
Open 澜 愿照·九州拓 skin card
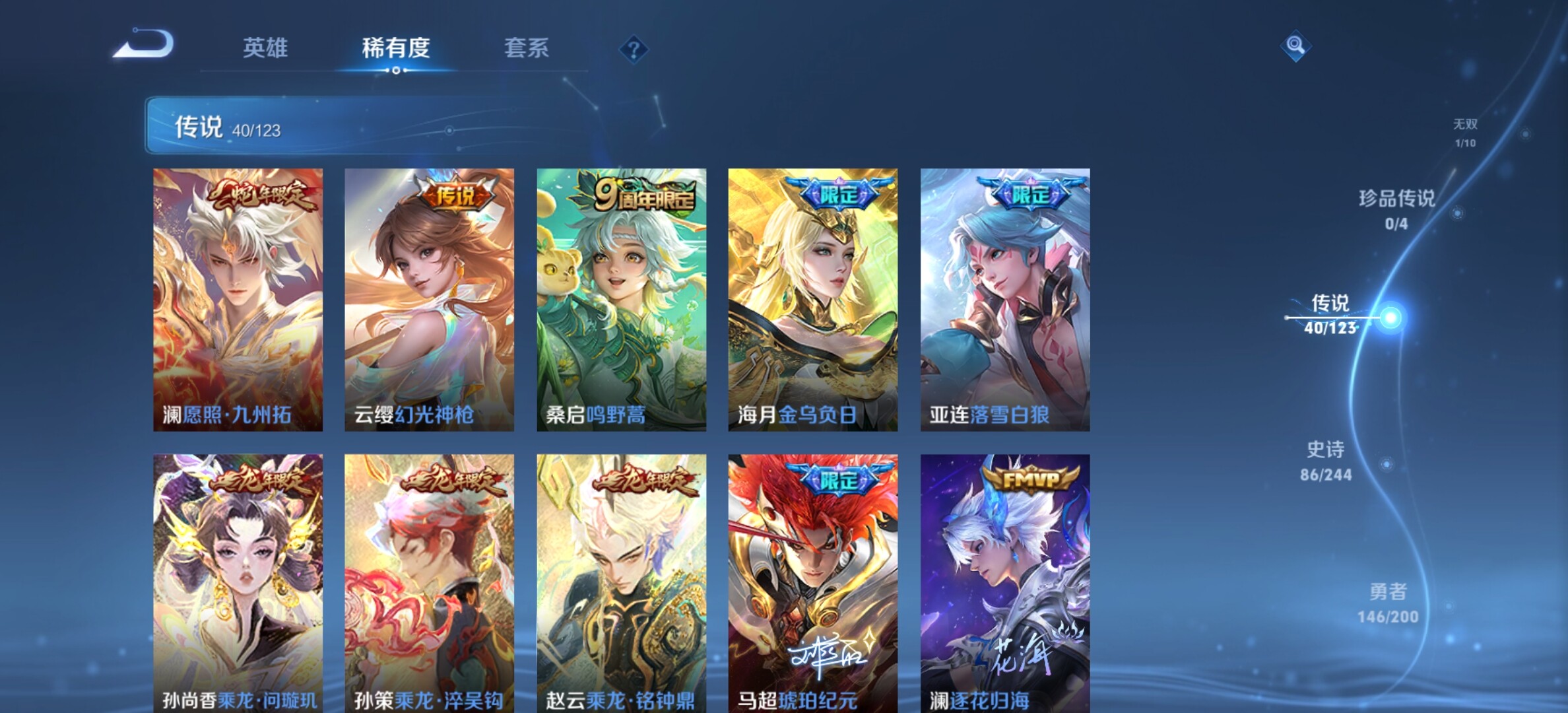238,300
